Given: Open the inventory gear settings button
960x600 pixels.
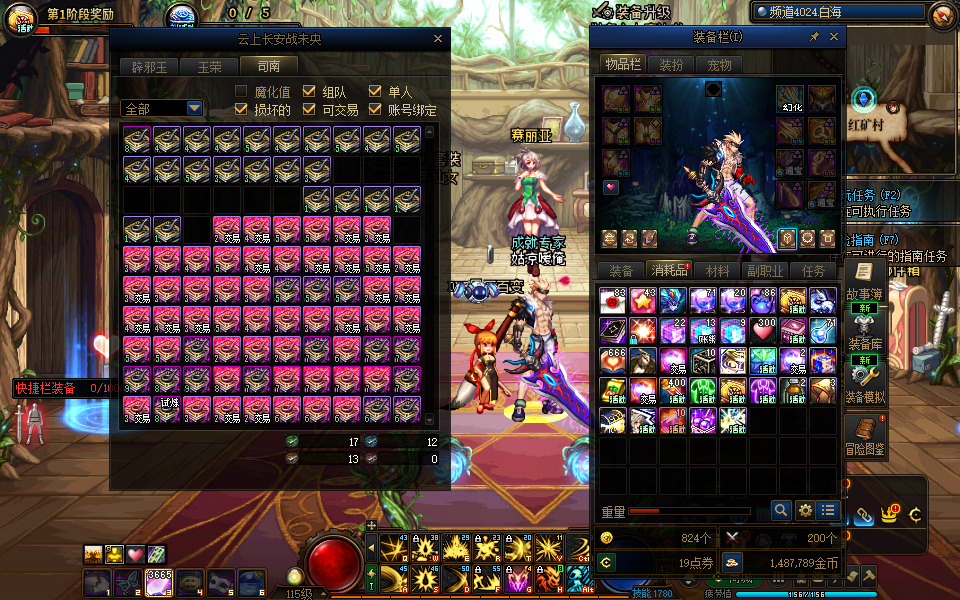Looking at the screenshot, I should tap(804, 511).
